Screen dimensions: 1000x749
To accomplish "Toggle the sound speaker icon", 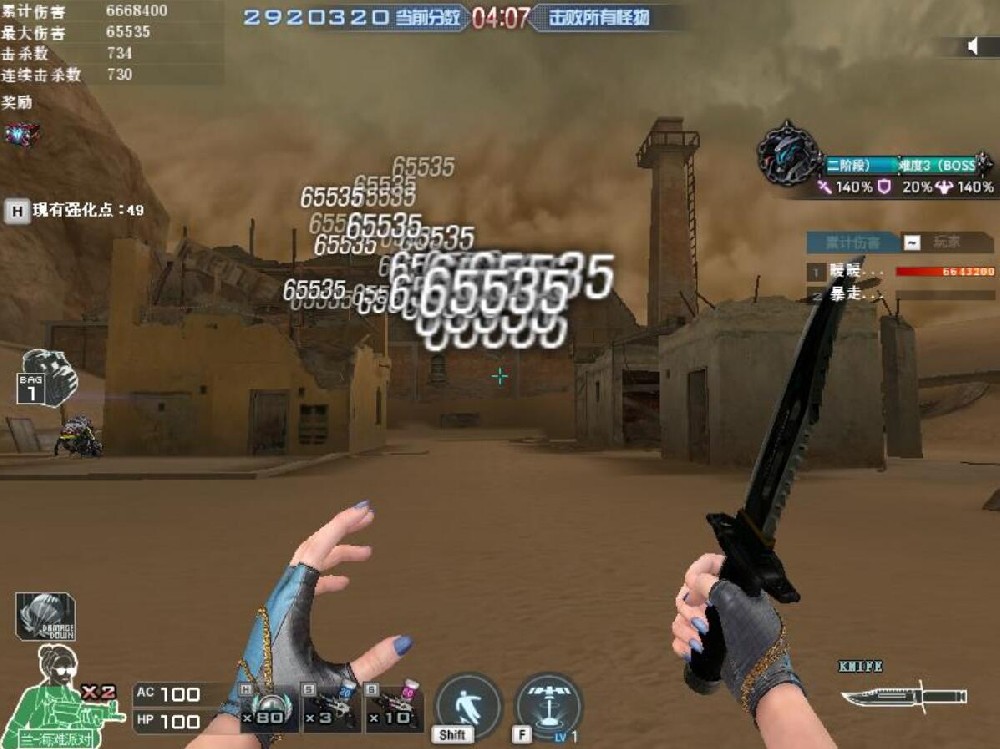I will click(973, 46).
